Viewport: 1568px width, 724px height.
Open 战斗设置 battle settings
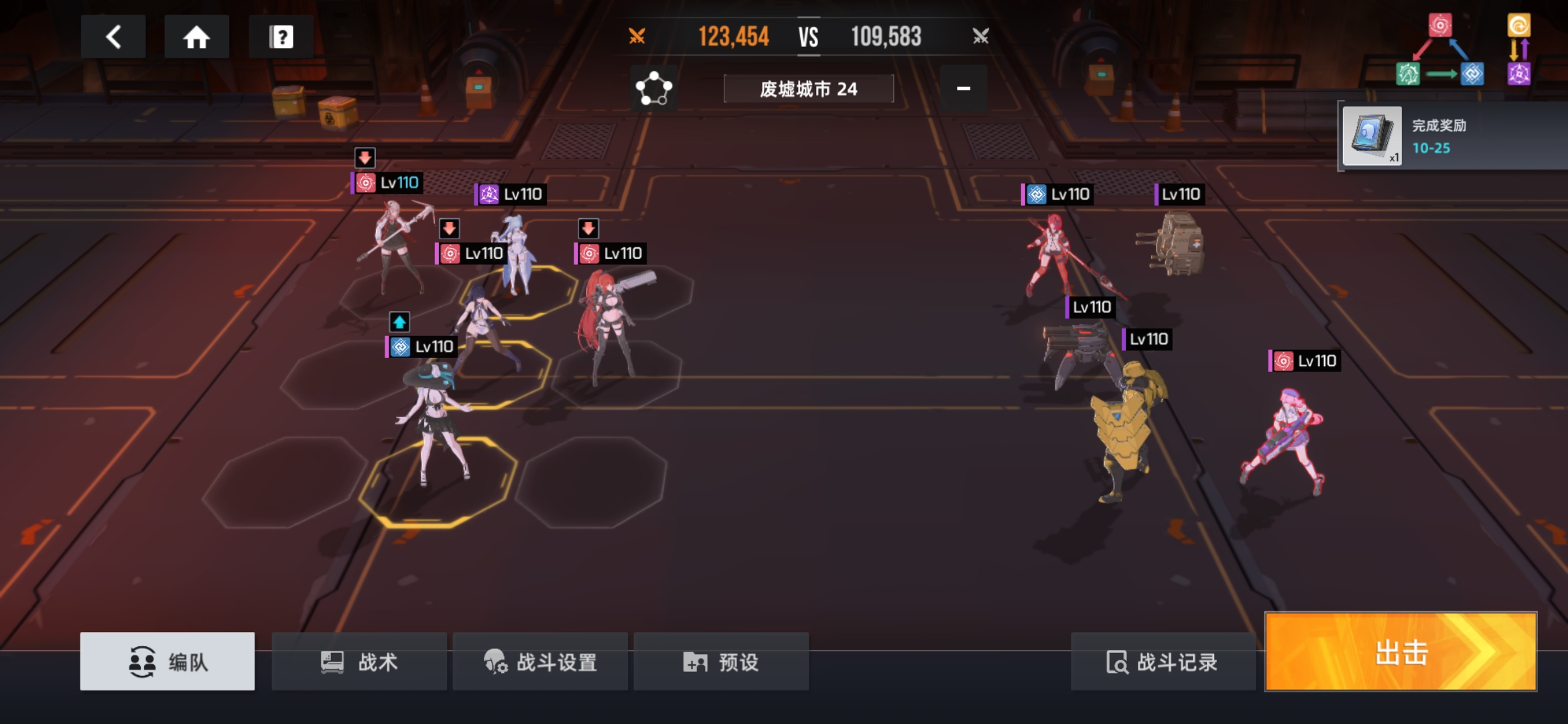540,662
